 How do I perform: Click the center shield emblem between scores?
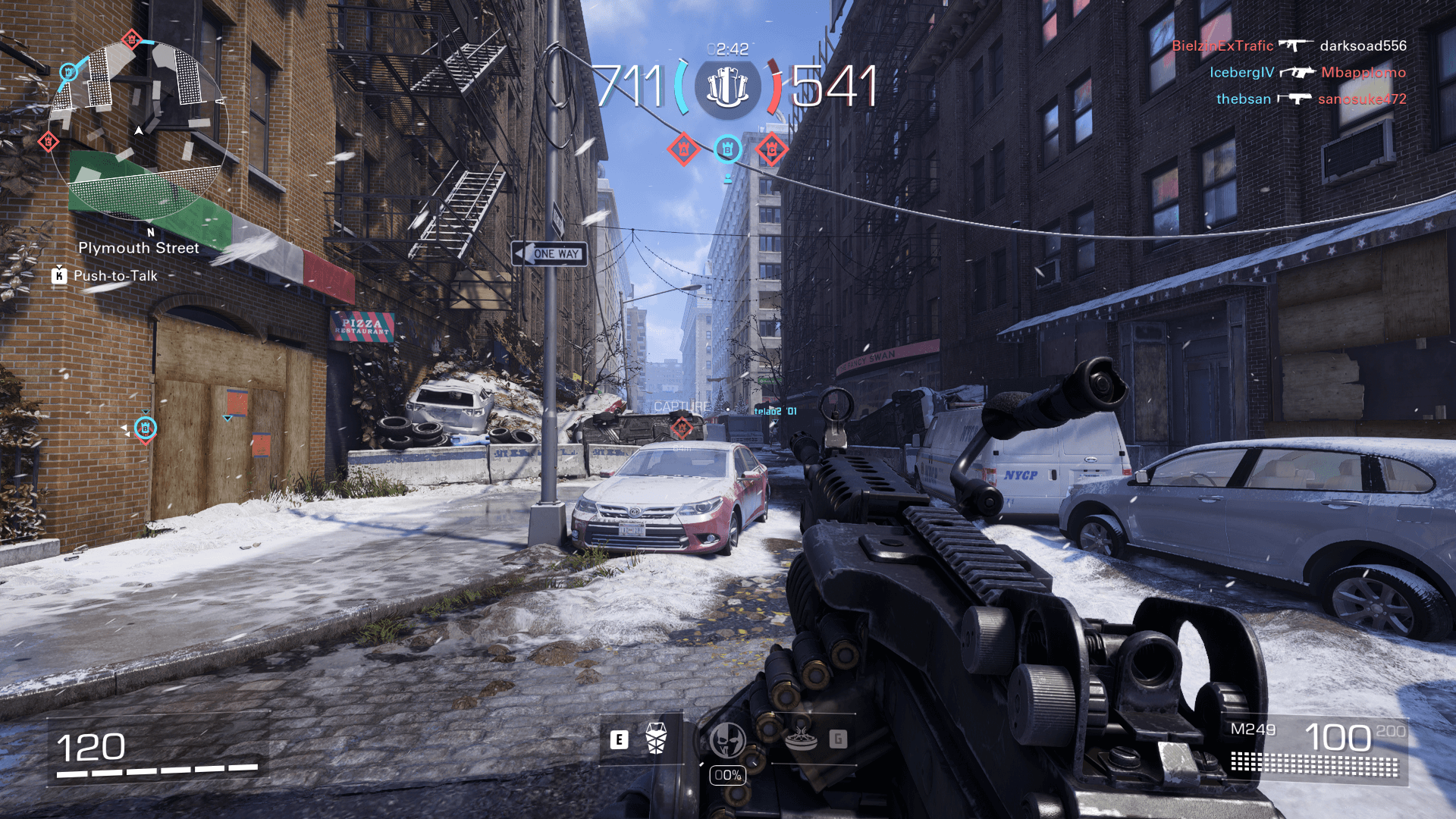click(727, 88)
